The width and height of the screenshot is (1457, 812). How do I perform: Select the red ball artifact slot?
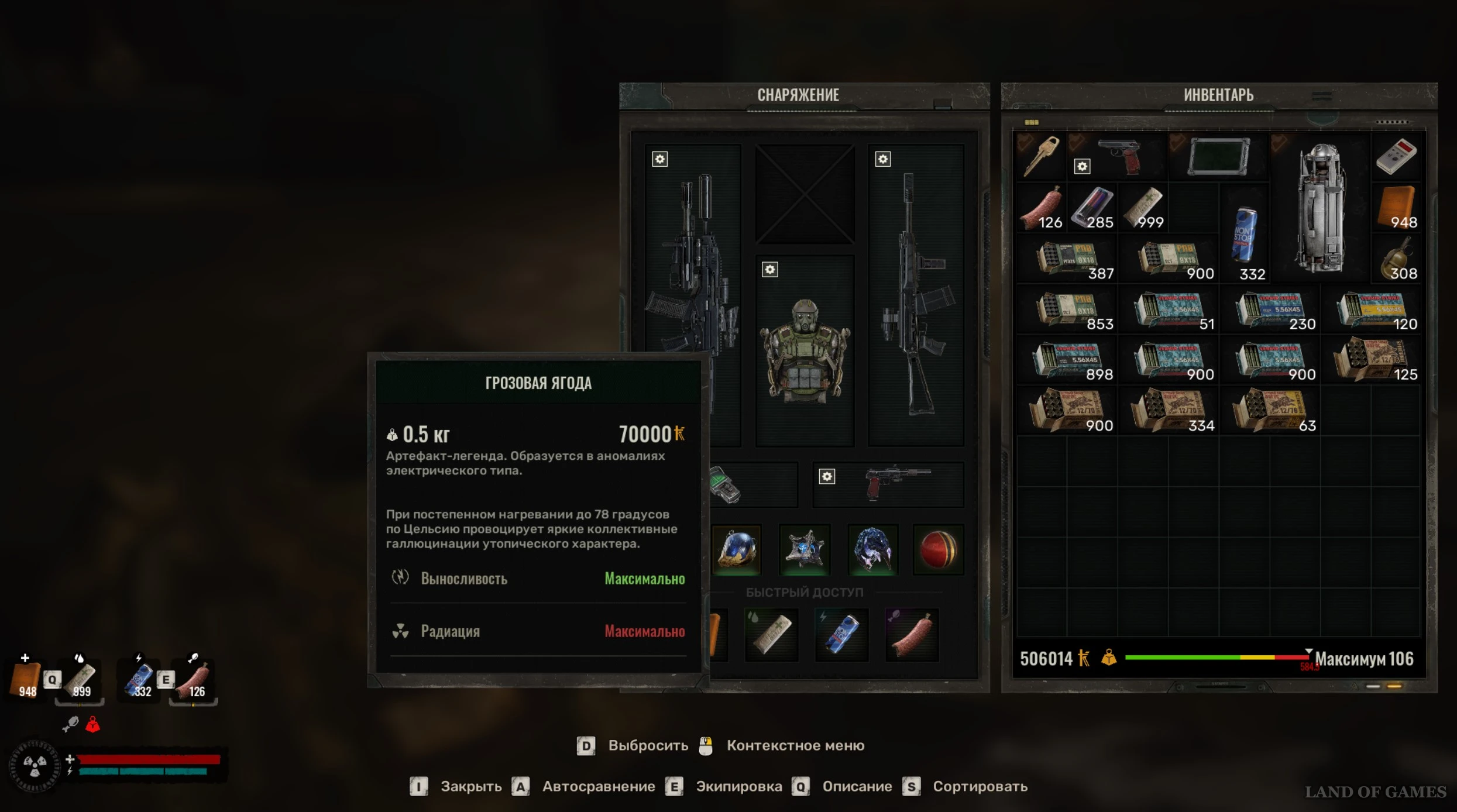938,550
